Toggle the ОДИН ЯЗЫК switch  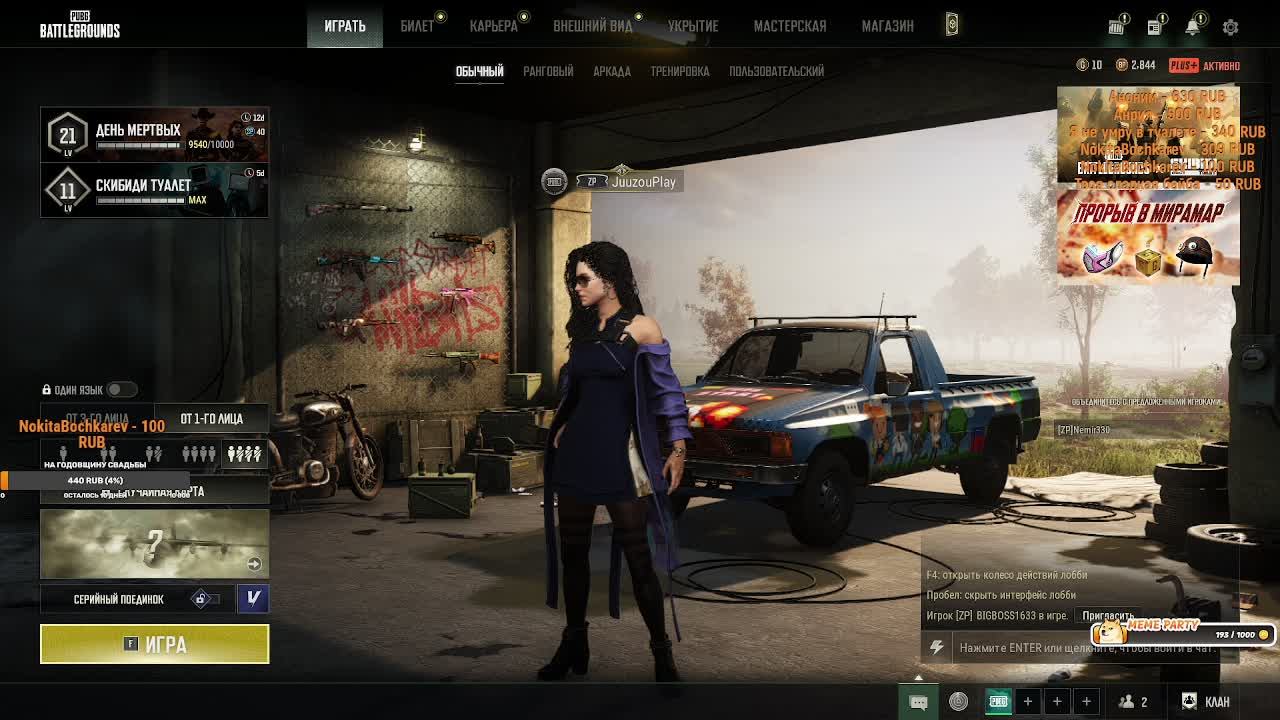pos(121,389)
